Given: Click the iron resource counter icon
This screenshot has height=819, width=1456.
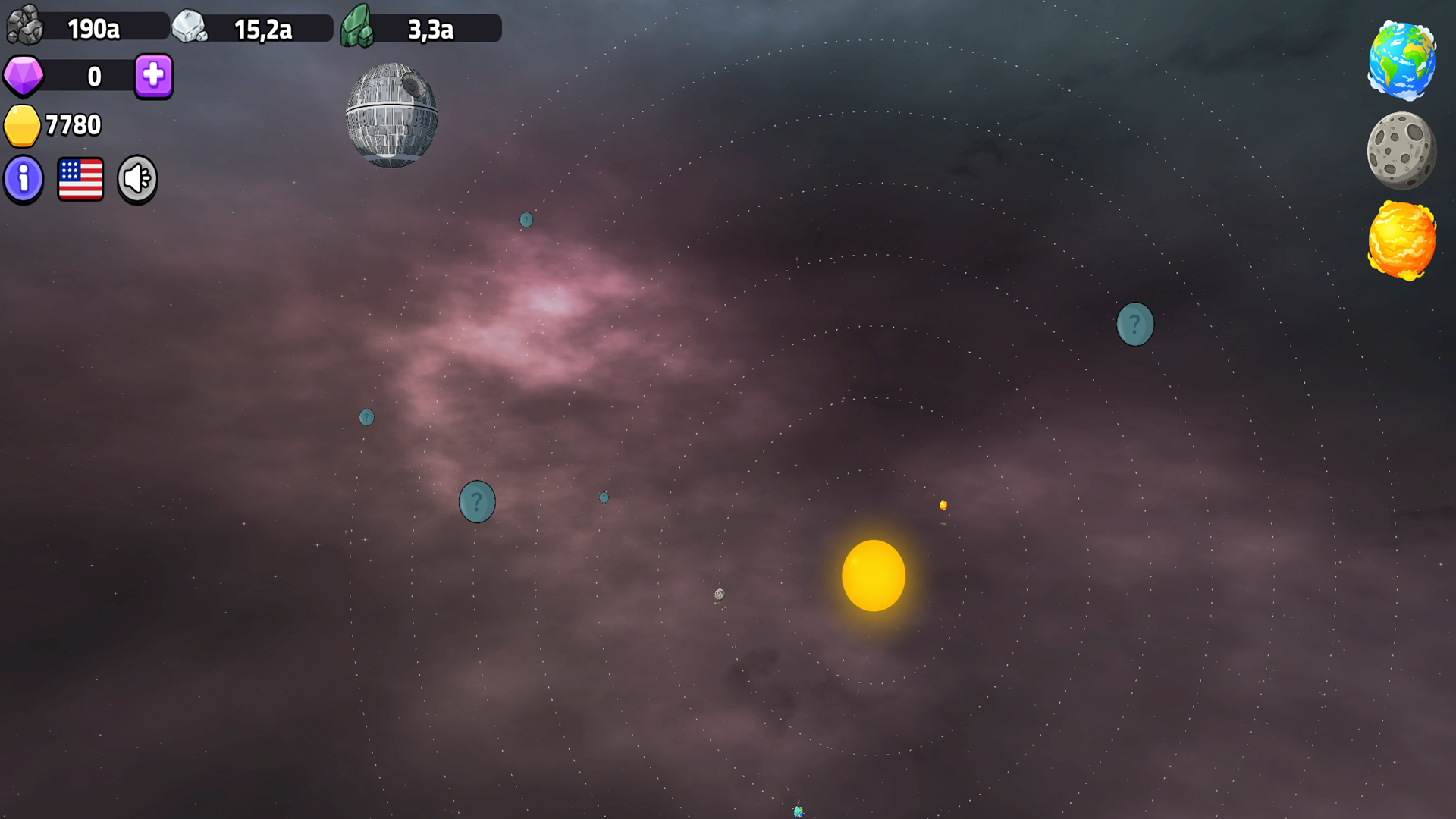Looking at the screenshot, I should tap(192, 27).
